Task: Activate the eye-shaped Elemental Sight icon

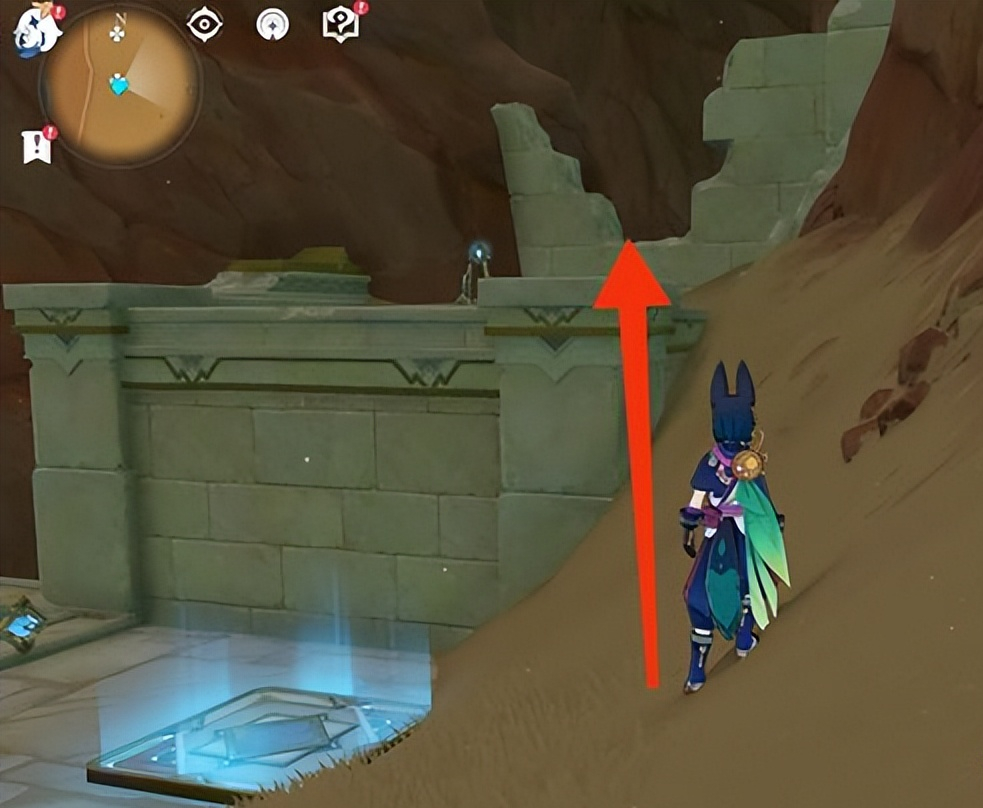Action: tap(205, 25)
